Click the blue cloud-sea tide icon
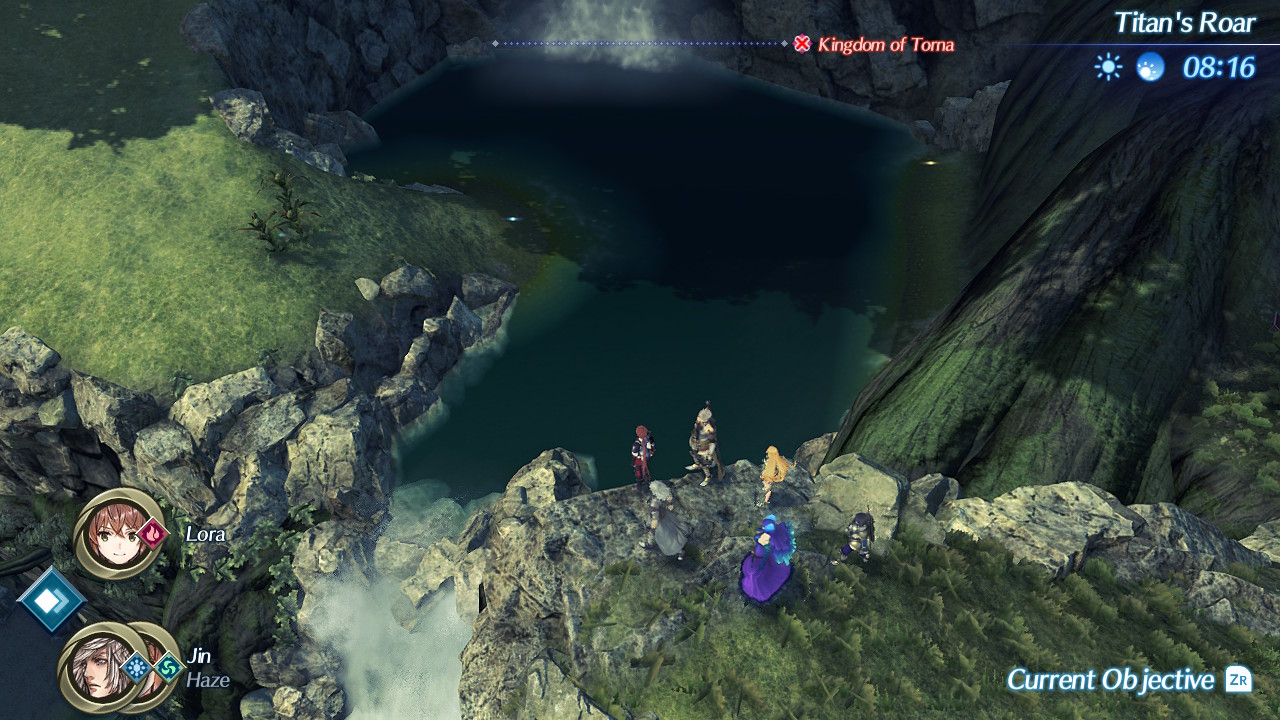The image size is (1280, 720). 1150,67
